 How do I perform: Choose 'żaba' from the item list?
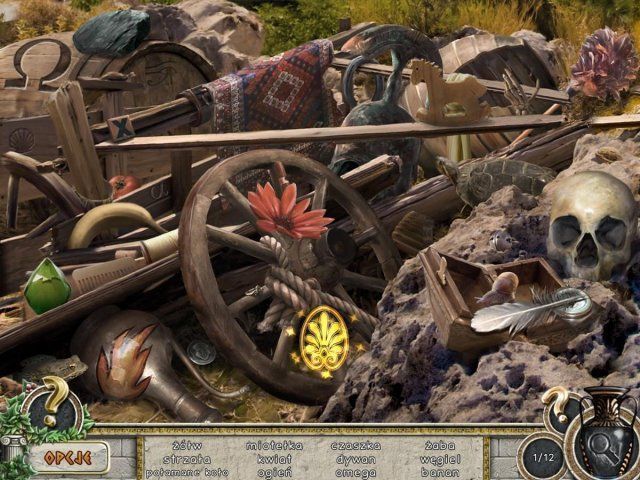[x=441, y=445]
